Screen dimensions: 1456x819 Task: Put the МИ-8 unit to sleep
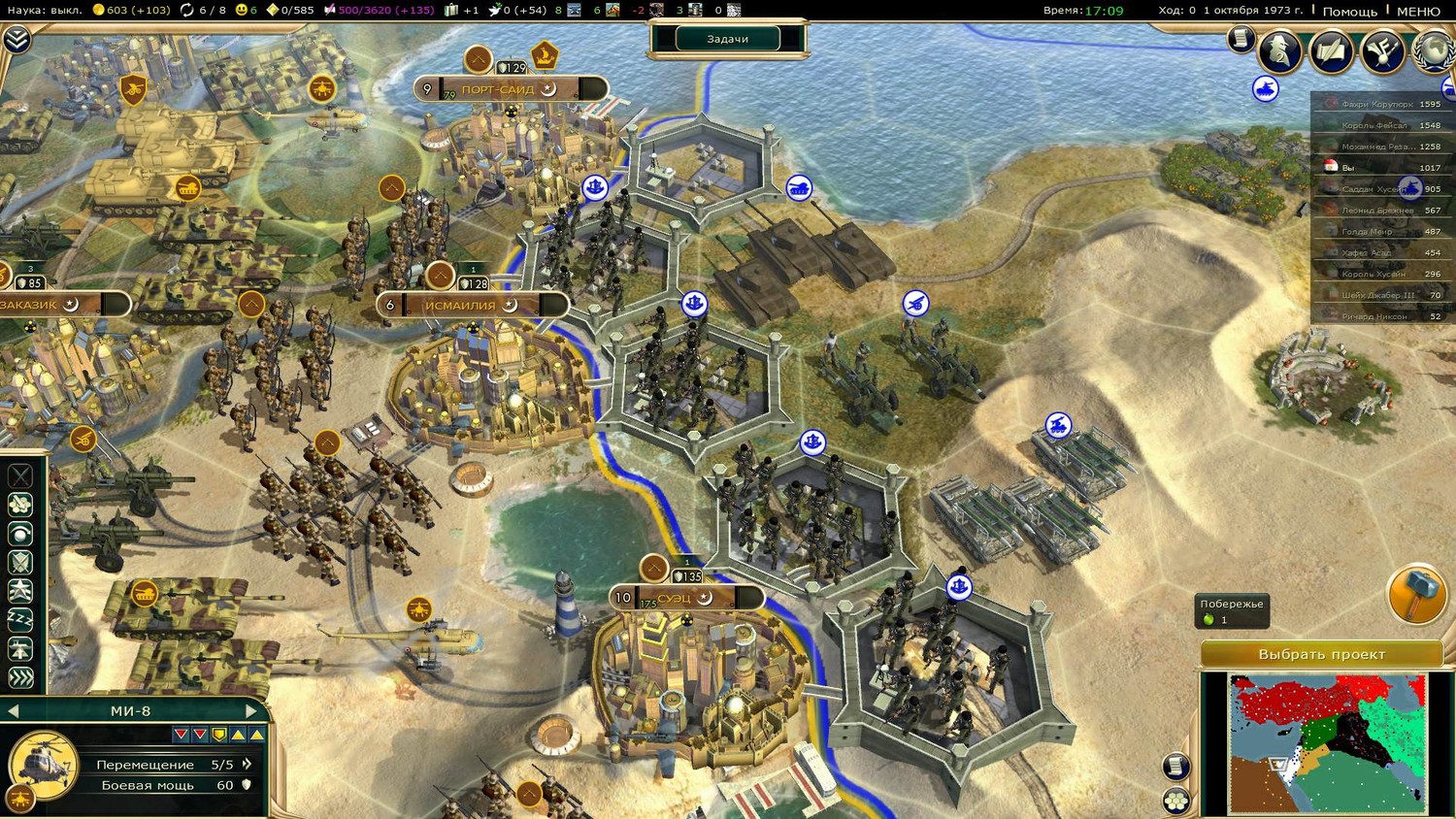point(20,619)
